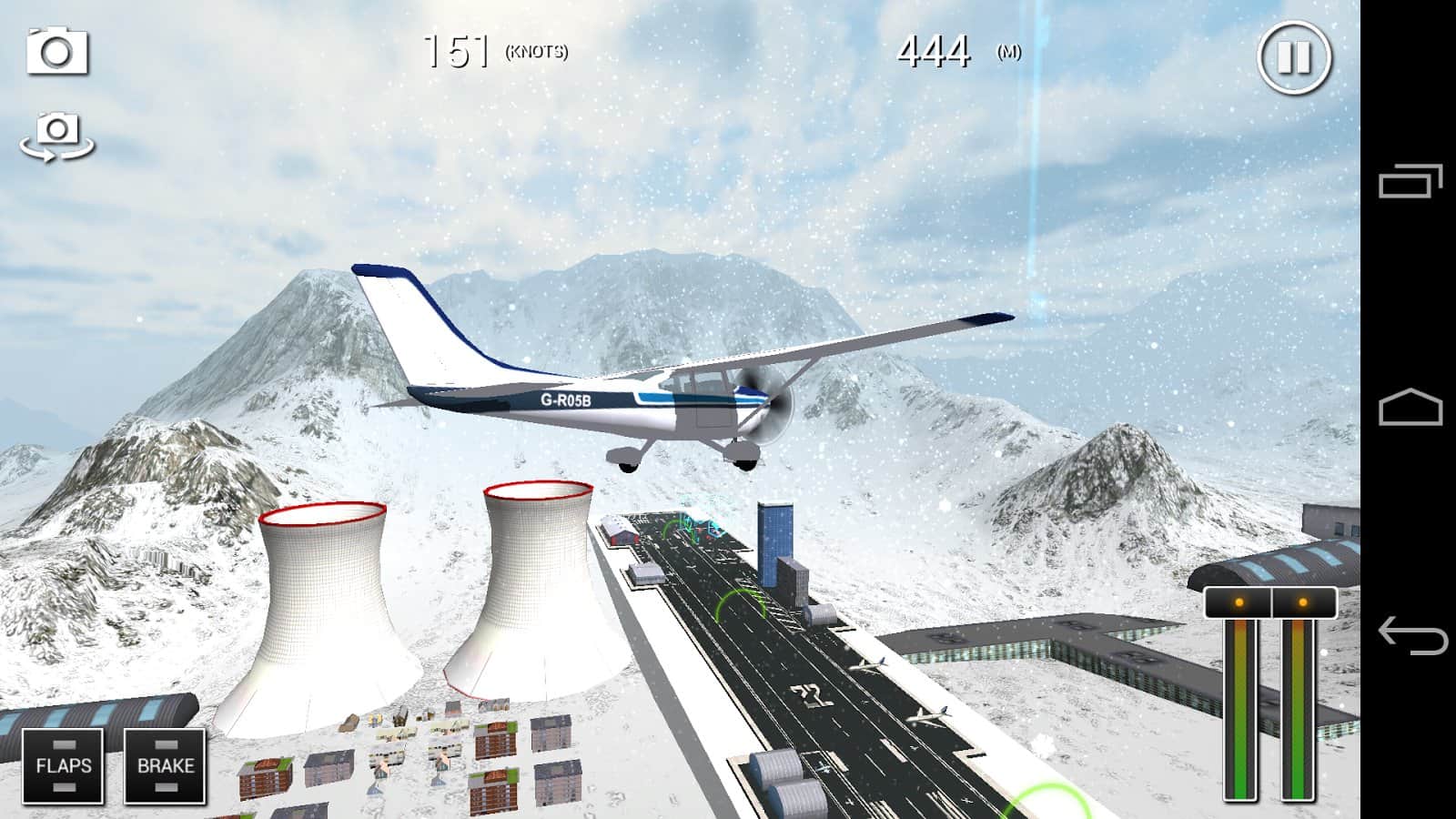Viewport: 1456px width, 819px height.
Task: Enable flaps by tapping FLAPS
Action: pos(64,764)
